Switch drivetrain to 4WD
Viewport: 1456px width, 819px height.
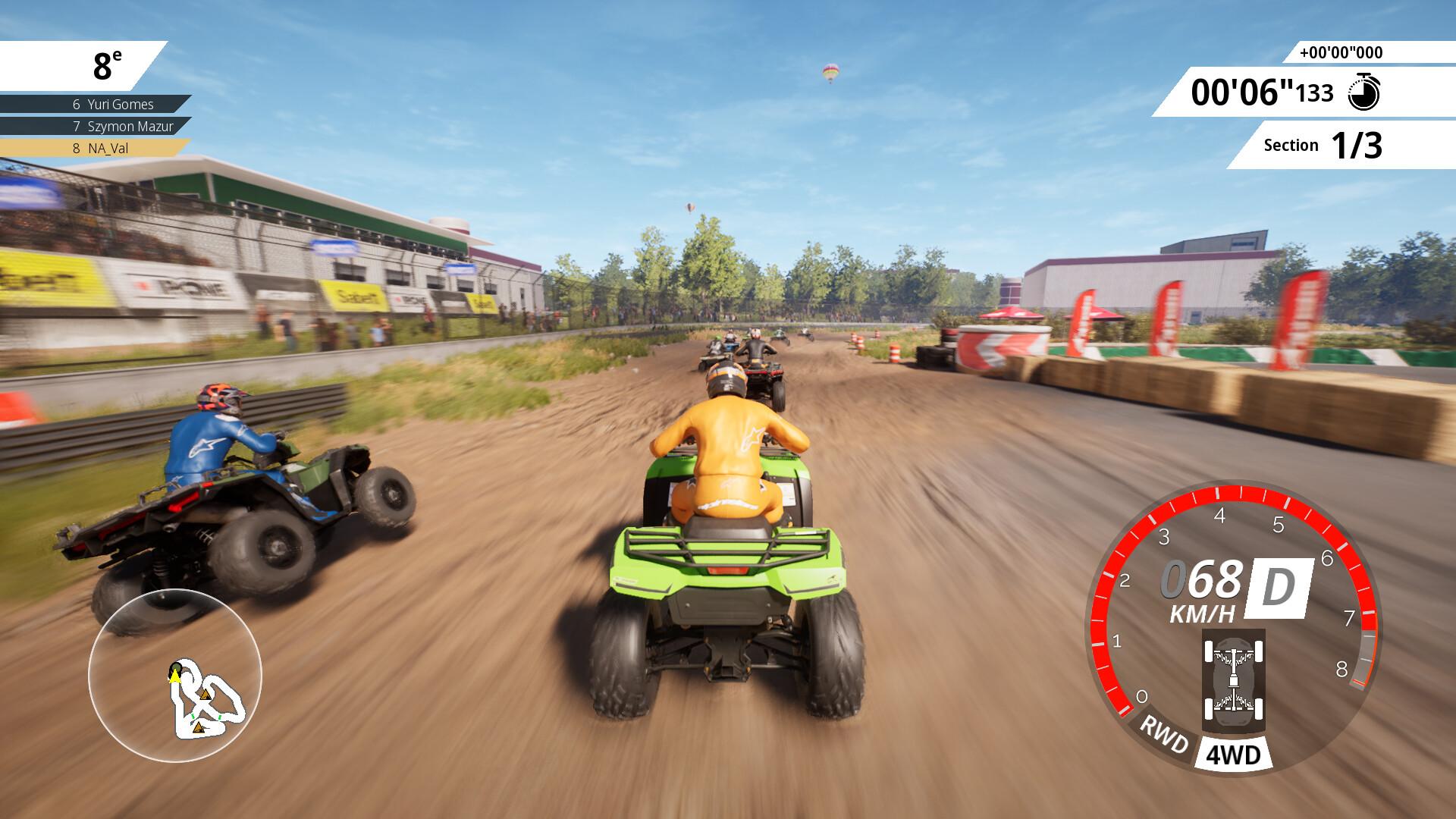(1232, 755)
